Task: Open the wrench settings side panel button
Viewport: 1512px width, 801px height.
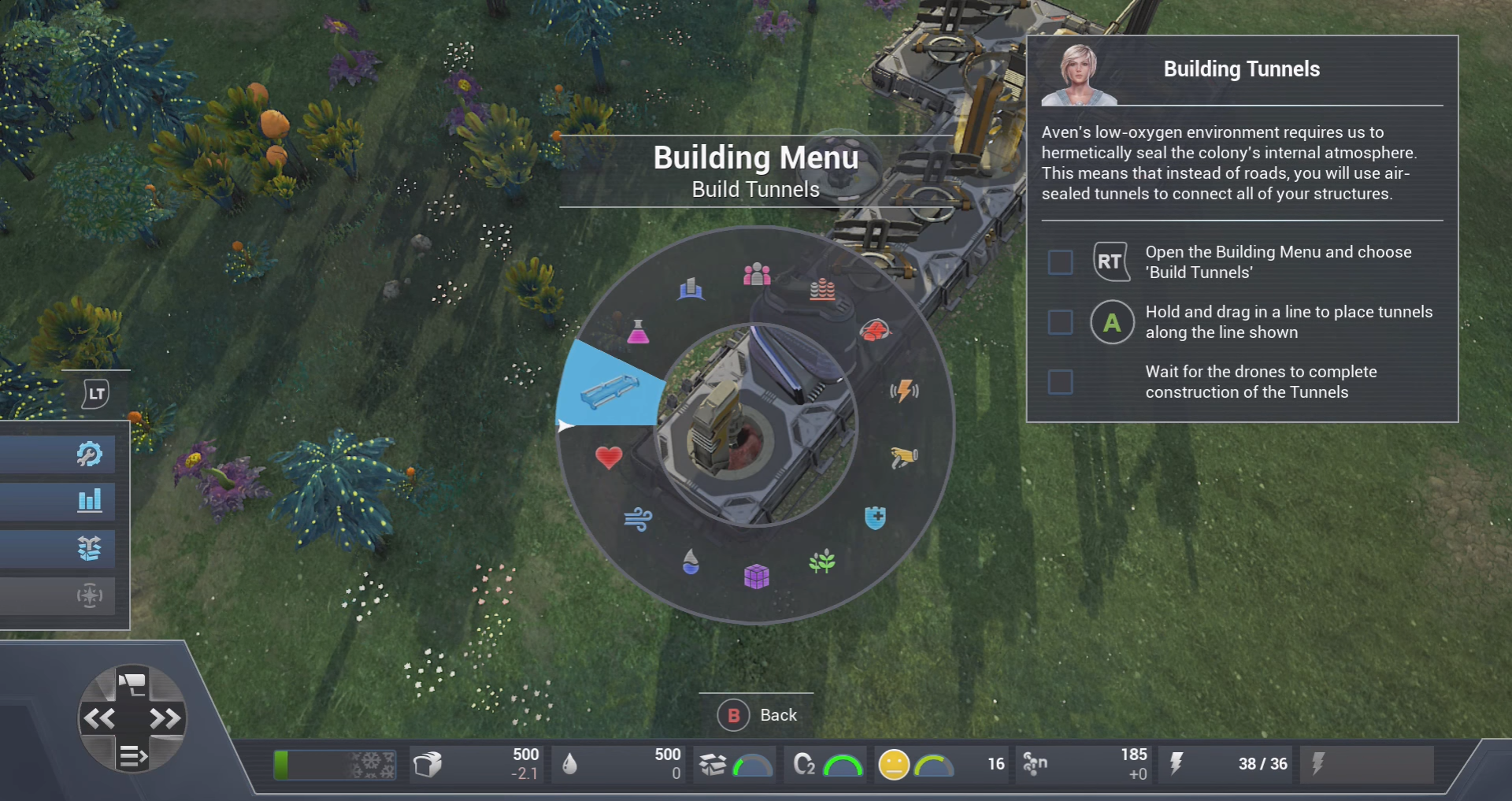Action: pyautogui.click(x=89, y=454)
